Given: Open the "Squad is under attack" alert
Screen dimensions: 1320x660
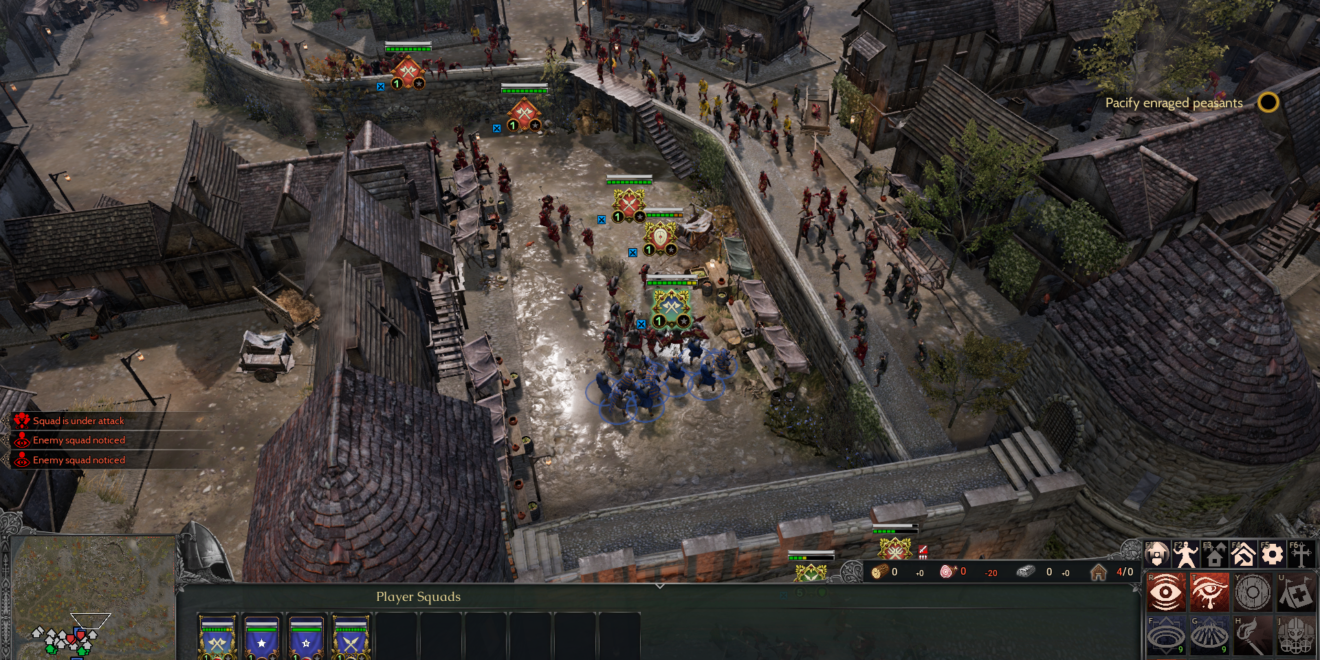Looking at the screenshot, I should tap(78, 421).
